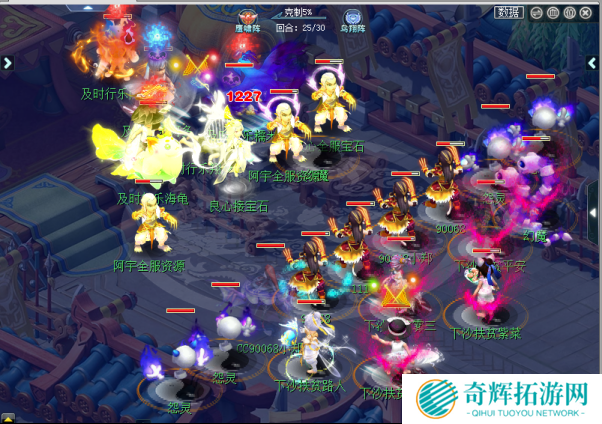Image resolution: width=602 pixels, height=424 pixels.
Task: Click the 鹰啸阵 formation icon
Action: (x=247, y=15)
